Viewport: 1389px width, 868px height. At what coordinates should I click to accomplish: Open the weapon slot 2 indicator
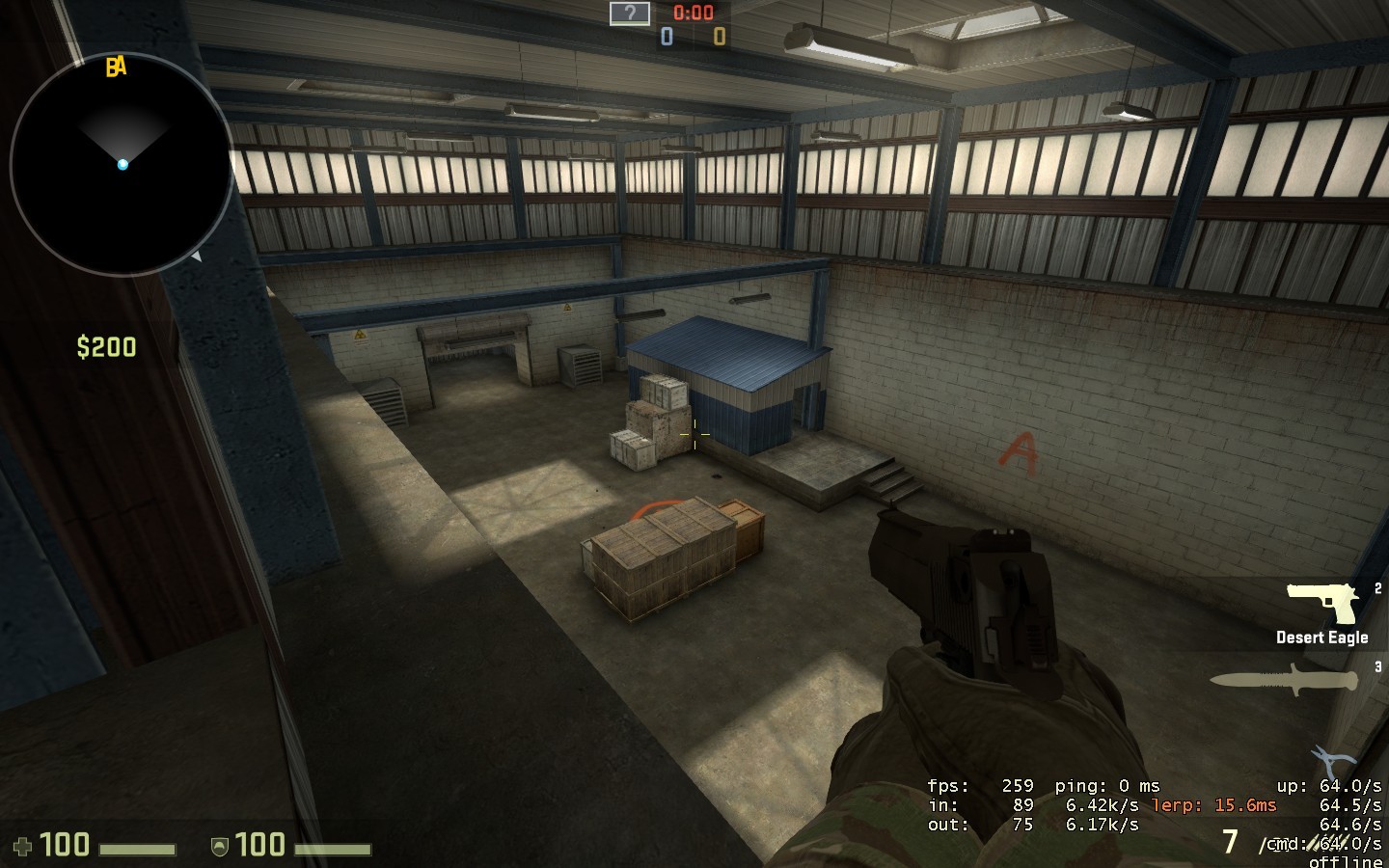pyautogui.click(x=1378, y=586)
